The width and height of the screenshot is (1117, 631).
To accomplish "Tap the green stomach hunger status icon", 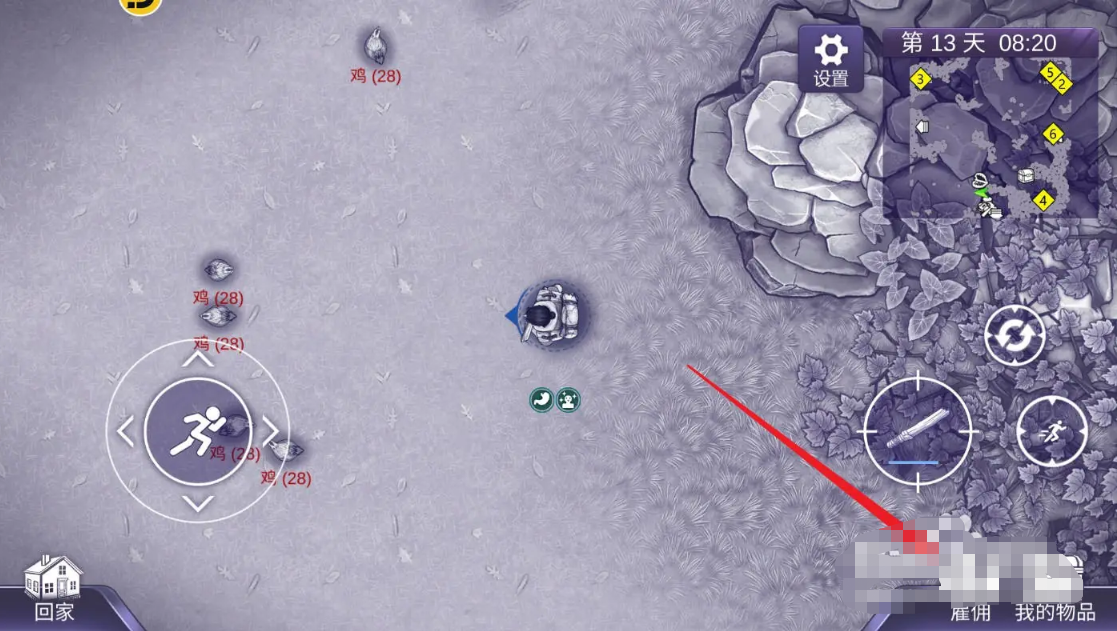I will pos(541,400).
